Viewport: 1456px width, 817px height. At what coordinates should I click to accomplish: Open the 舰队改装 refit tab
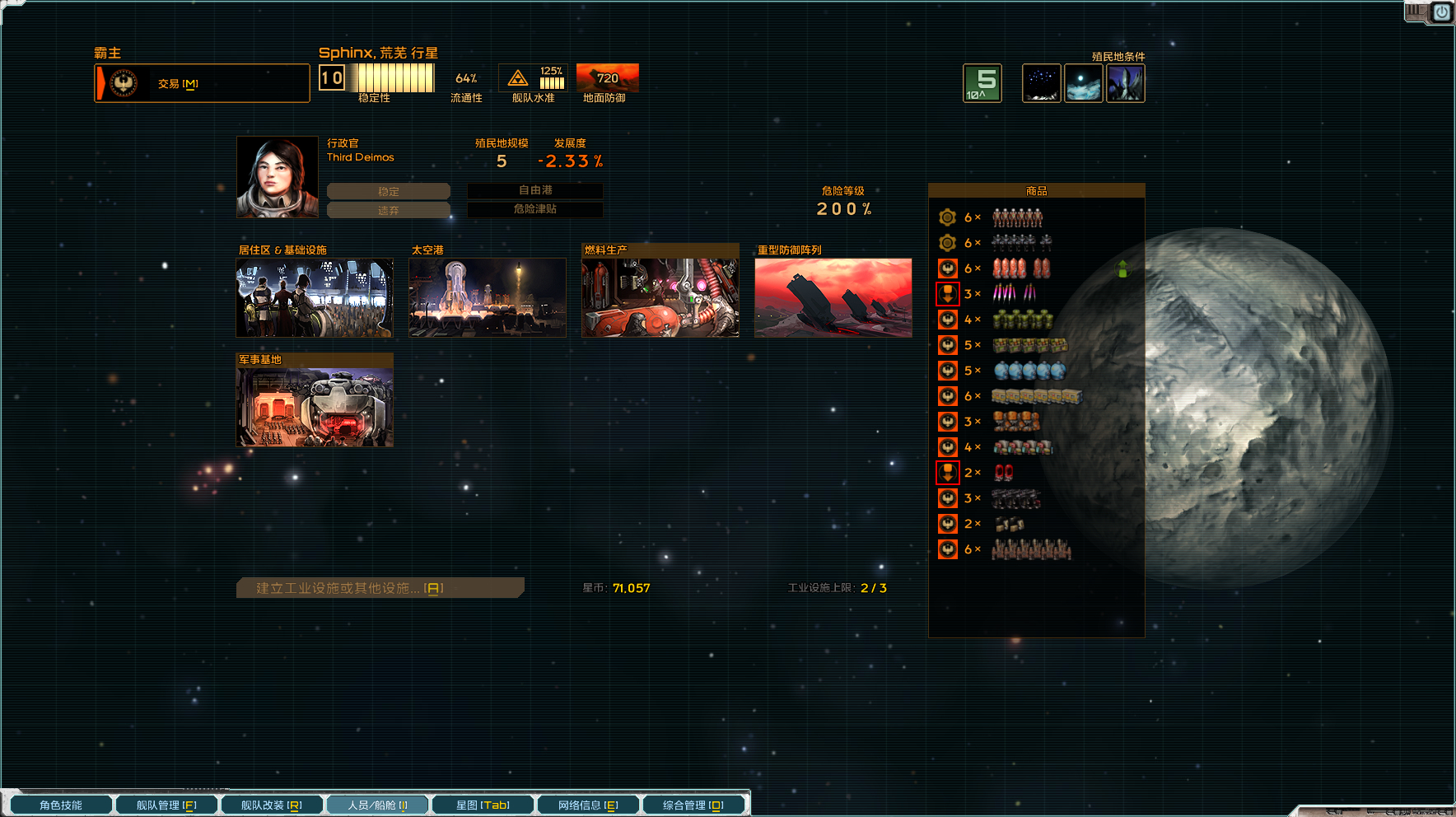click(272, 805)
